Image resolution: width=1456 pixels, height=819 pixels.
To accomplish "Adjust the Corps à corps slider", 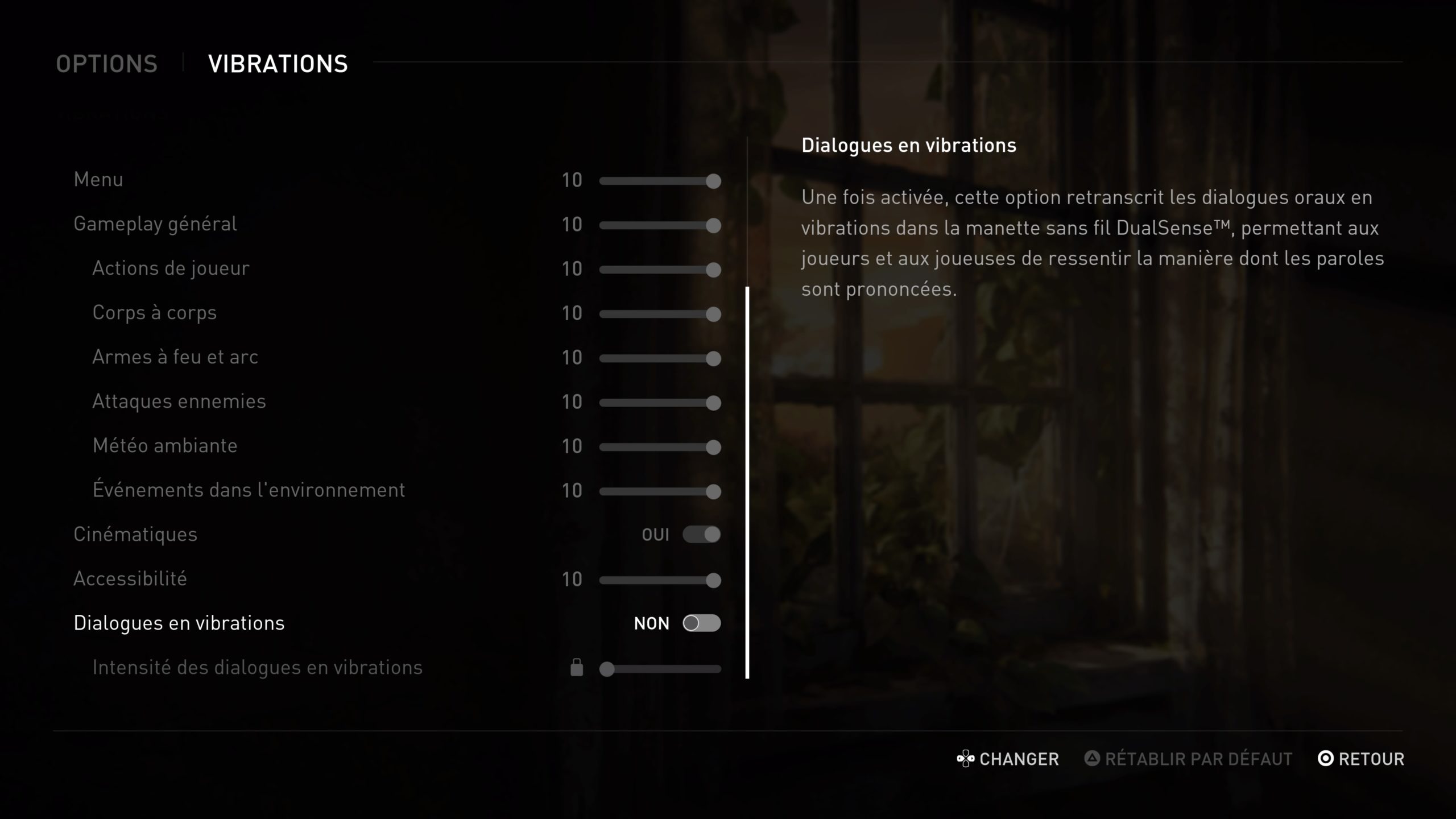I will click(x=660, y=314).
